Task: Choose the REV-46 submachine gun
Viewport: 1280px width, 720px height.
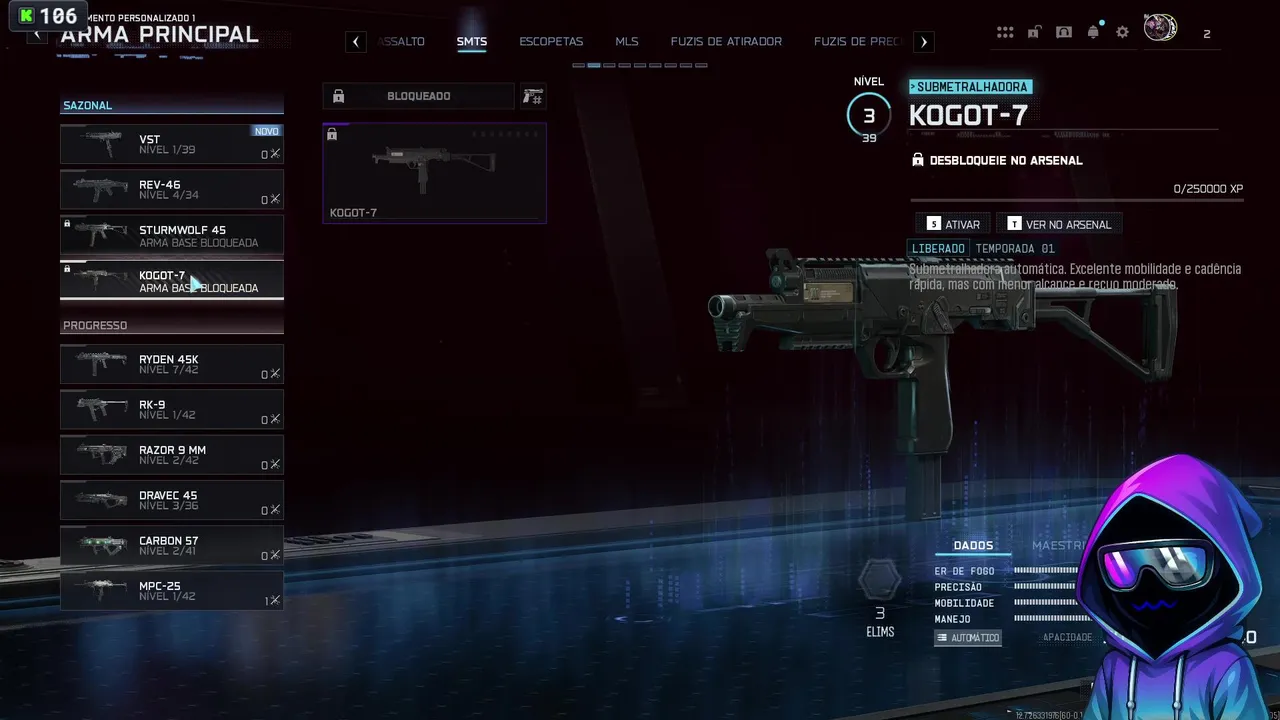Action: 171,190
